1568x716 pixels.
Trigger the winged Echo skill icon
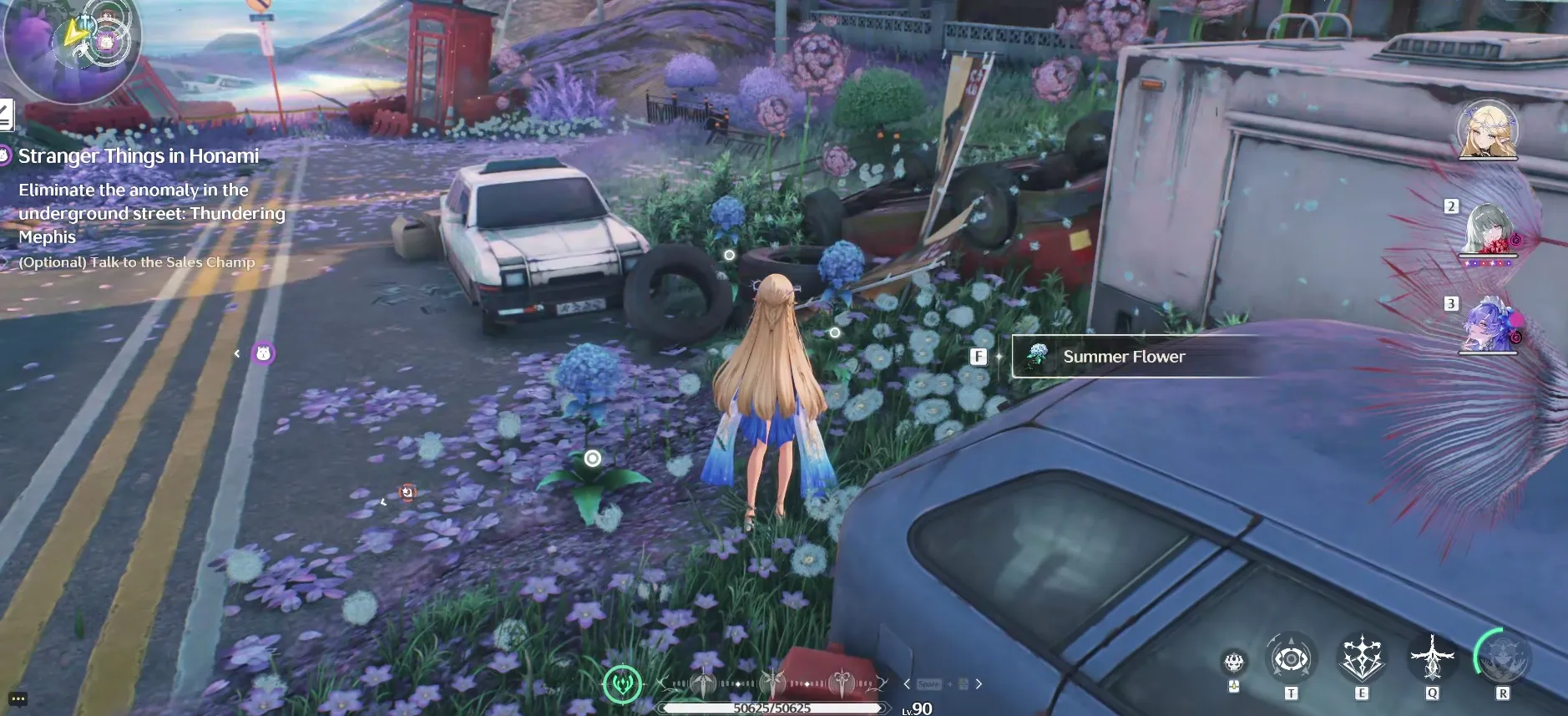pos(1432,659)
